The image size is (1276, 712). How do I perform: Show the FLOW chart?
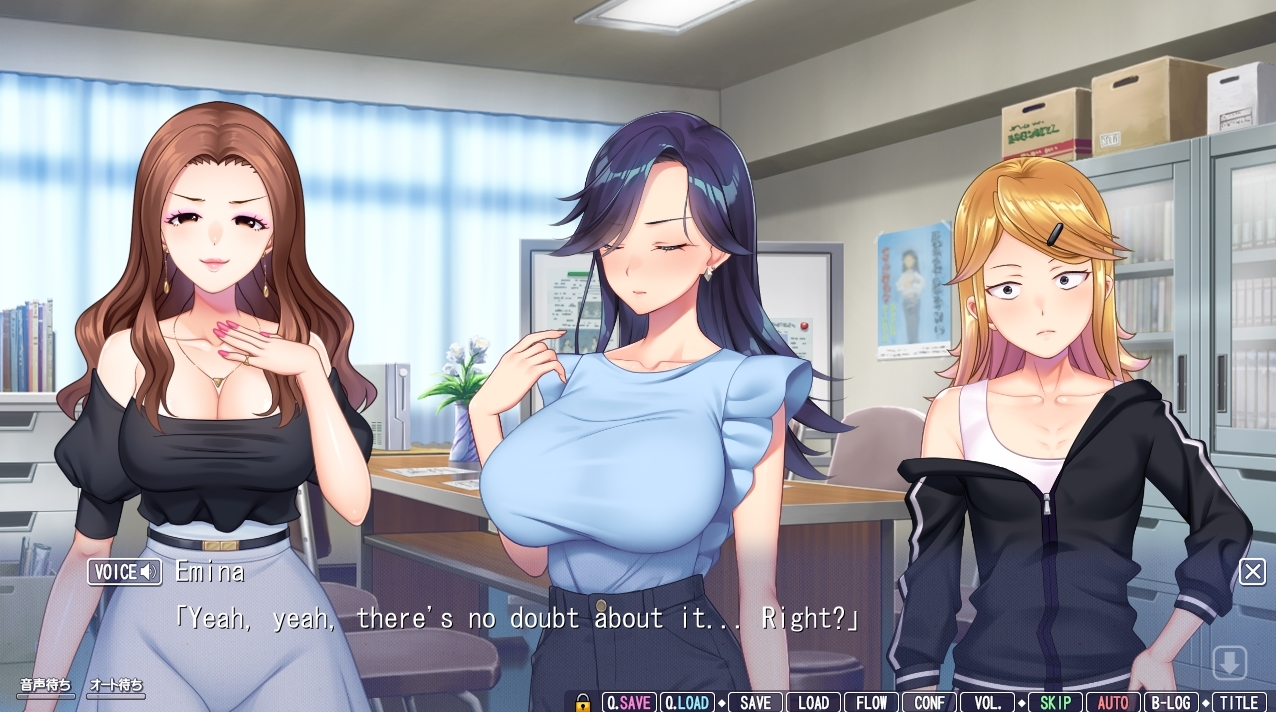(x=871, y=702)
